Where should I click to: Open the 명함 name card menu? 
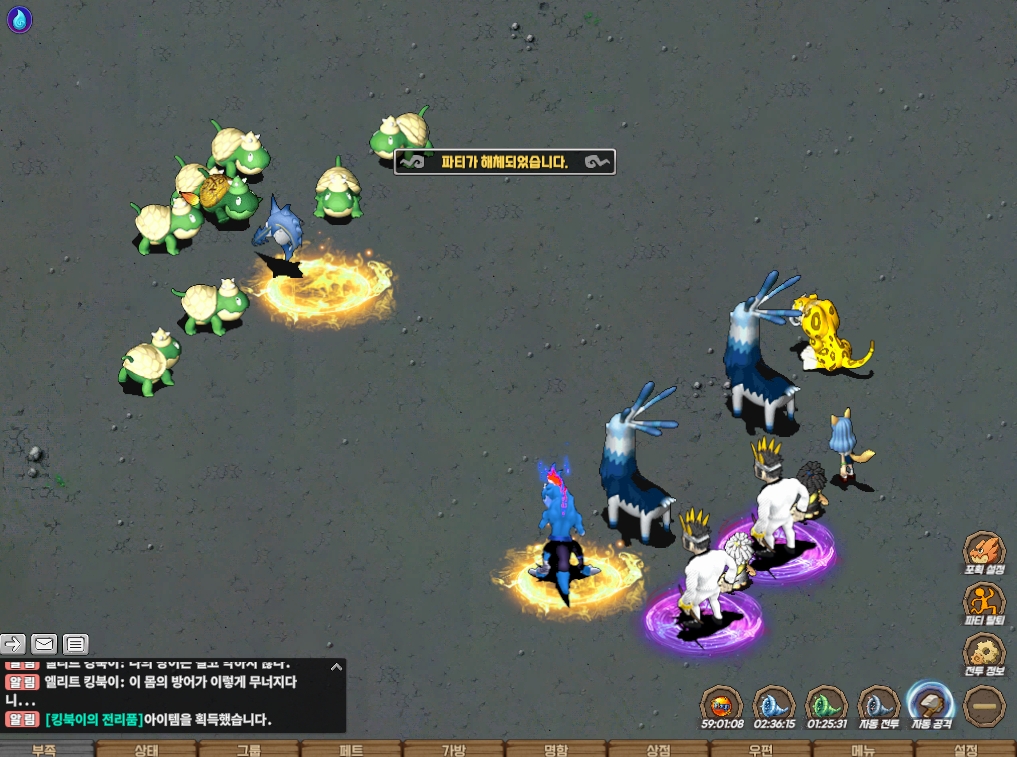click(x=556, y=749)
